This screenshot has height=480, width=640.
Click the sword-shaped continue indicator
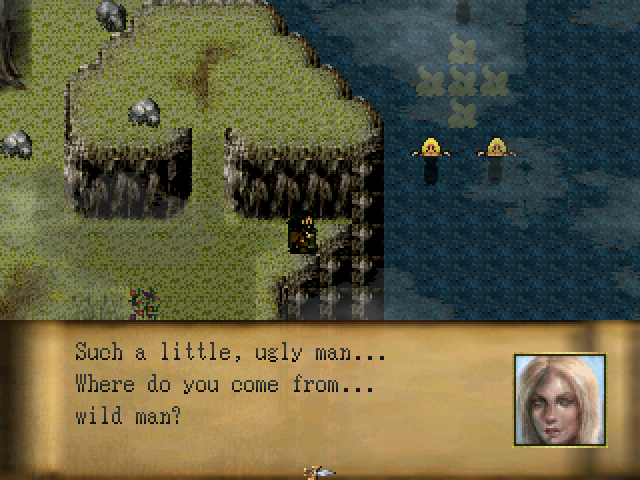click(320, 471)
